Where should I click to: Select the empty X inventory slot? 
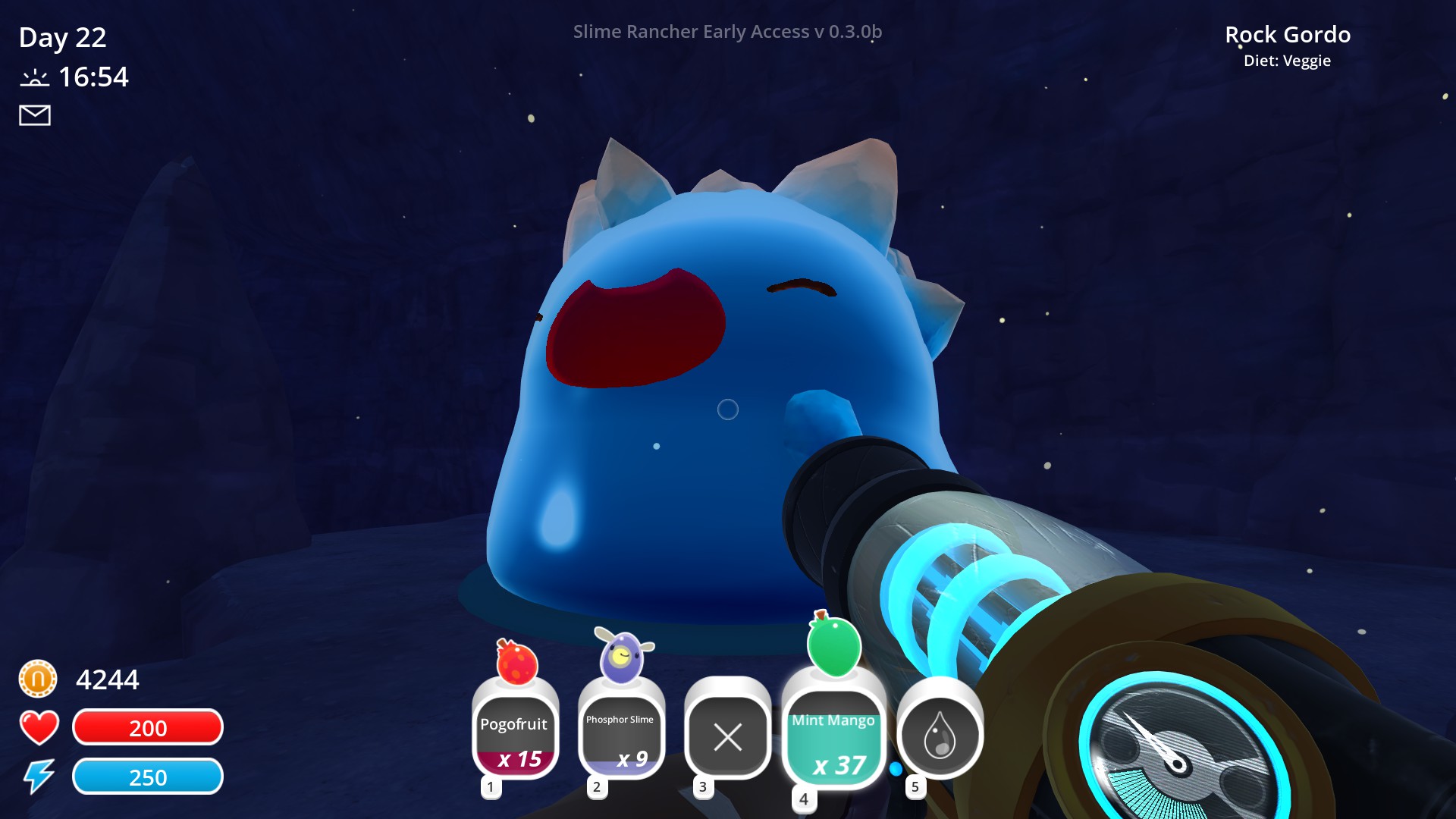coord(726,736)
